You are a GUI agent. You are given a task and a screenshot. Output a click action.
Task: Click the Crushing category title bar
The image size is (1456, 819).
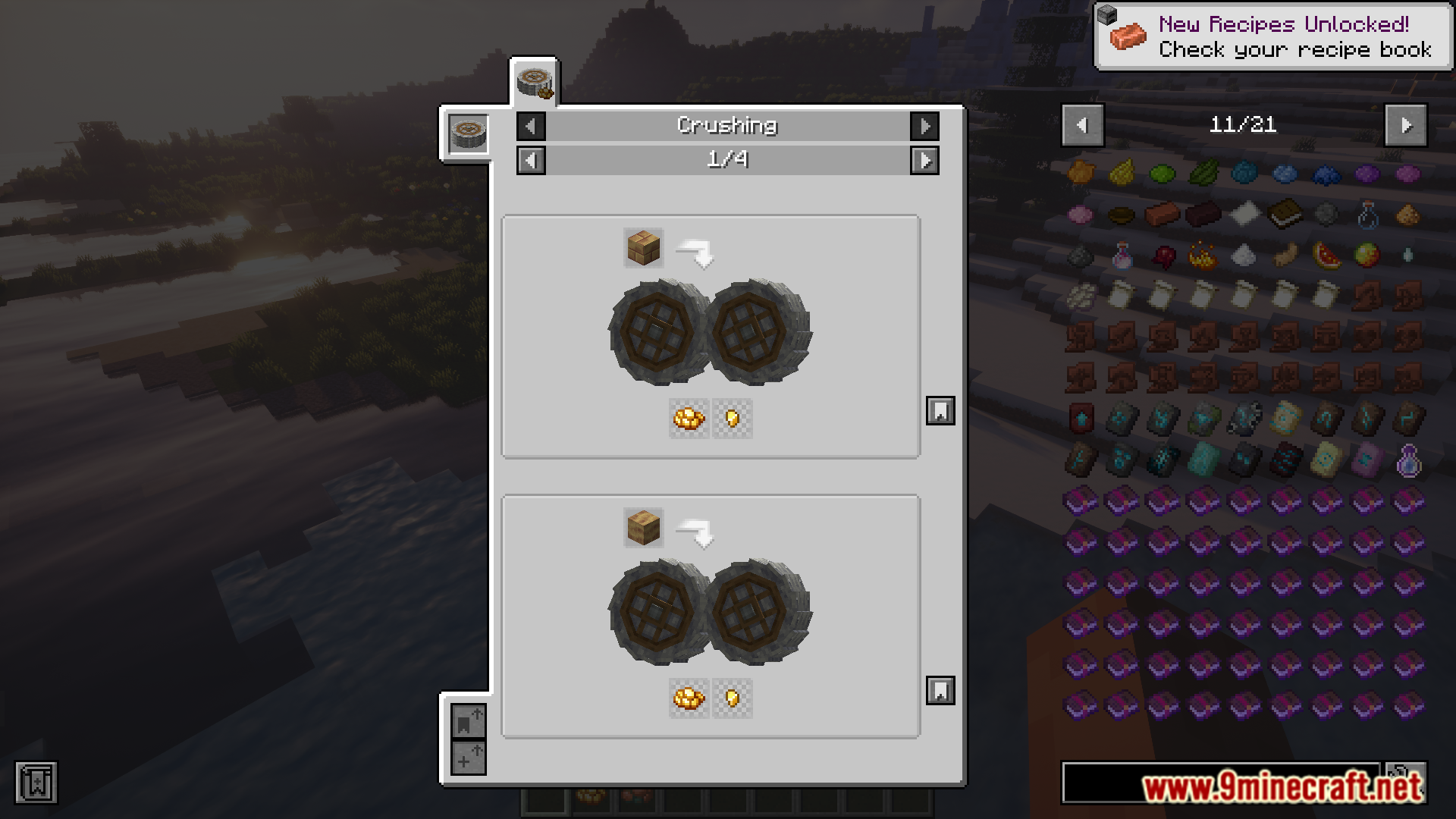point(727,126)
